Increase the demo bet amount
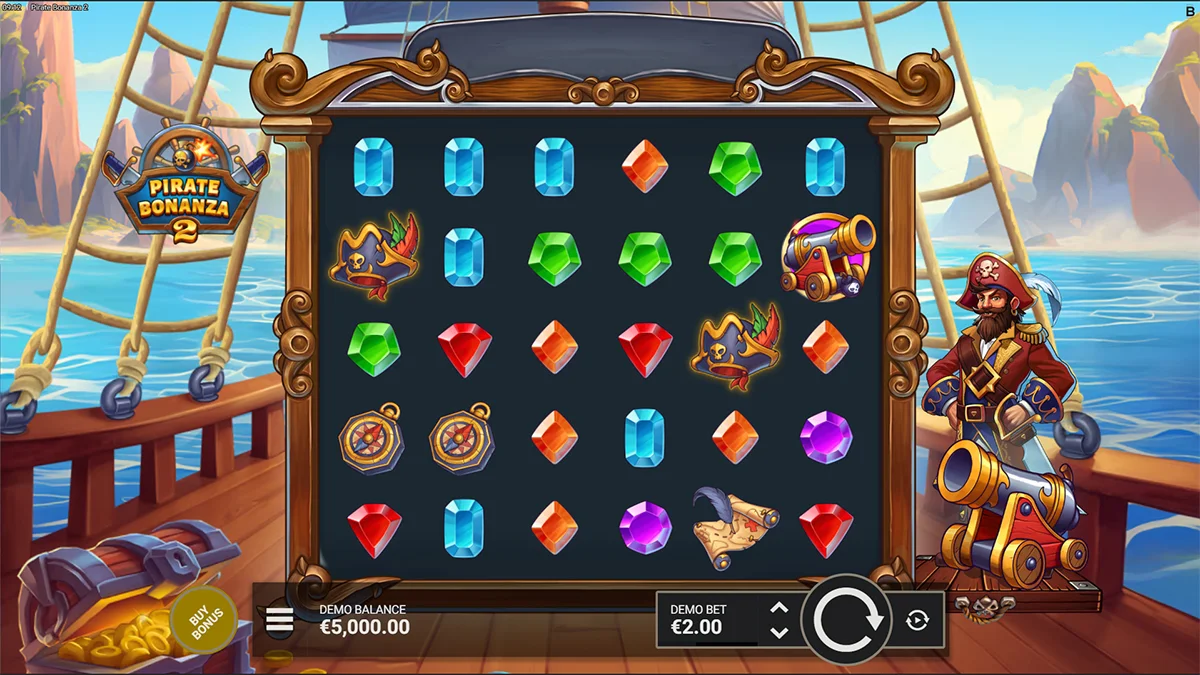Image resolution: width=1200 pixels, height=675 pixels. coord(780,609)
